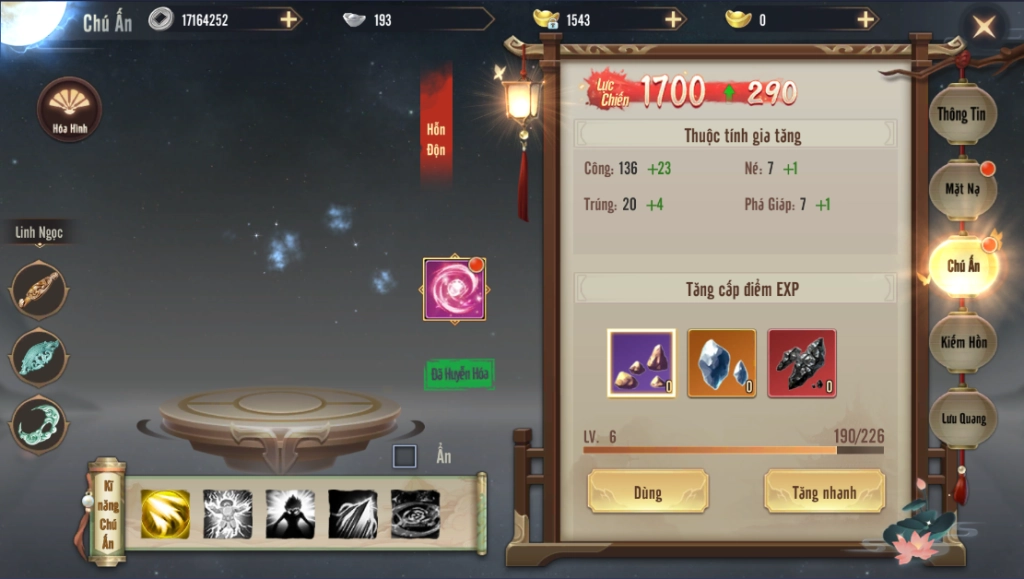This screenshot has width=1024, height=579.
Task: Toggle the Ẩn checkbox
Action: click(405, 457)
